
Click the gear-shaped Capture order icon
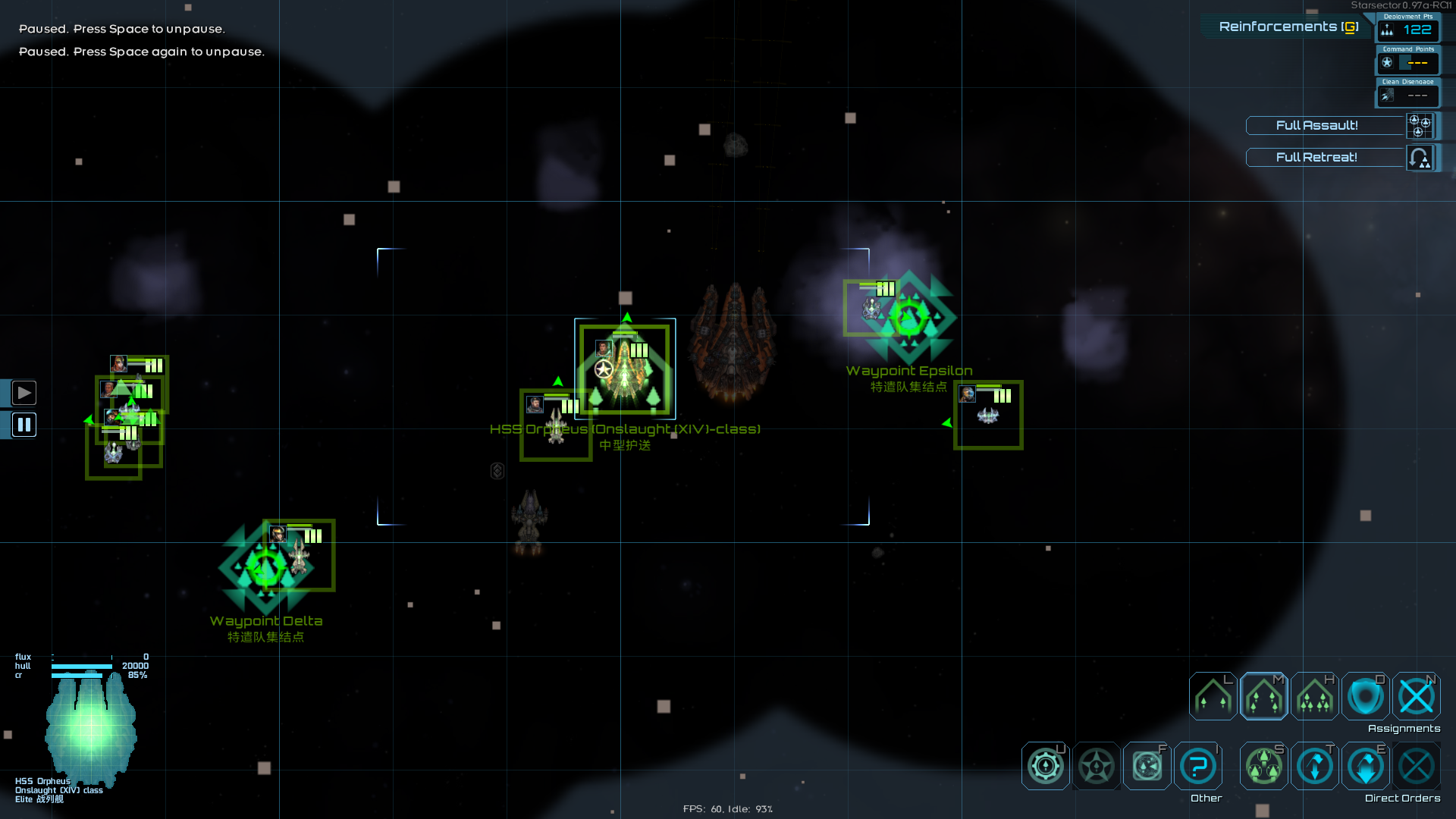[1045, 766]
